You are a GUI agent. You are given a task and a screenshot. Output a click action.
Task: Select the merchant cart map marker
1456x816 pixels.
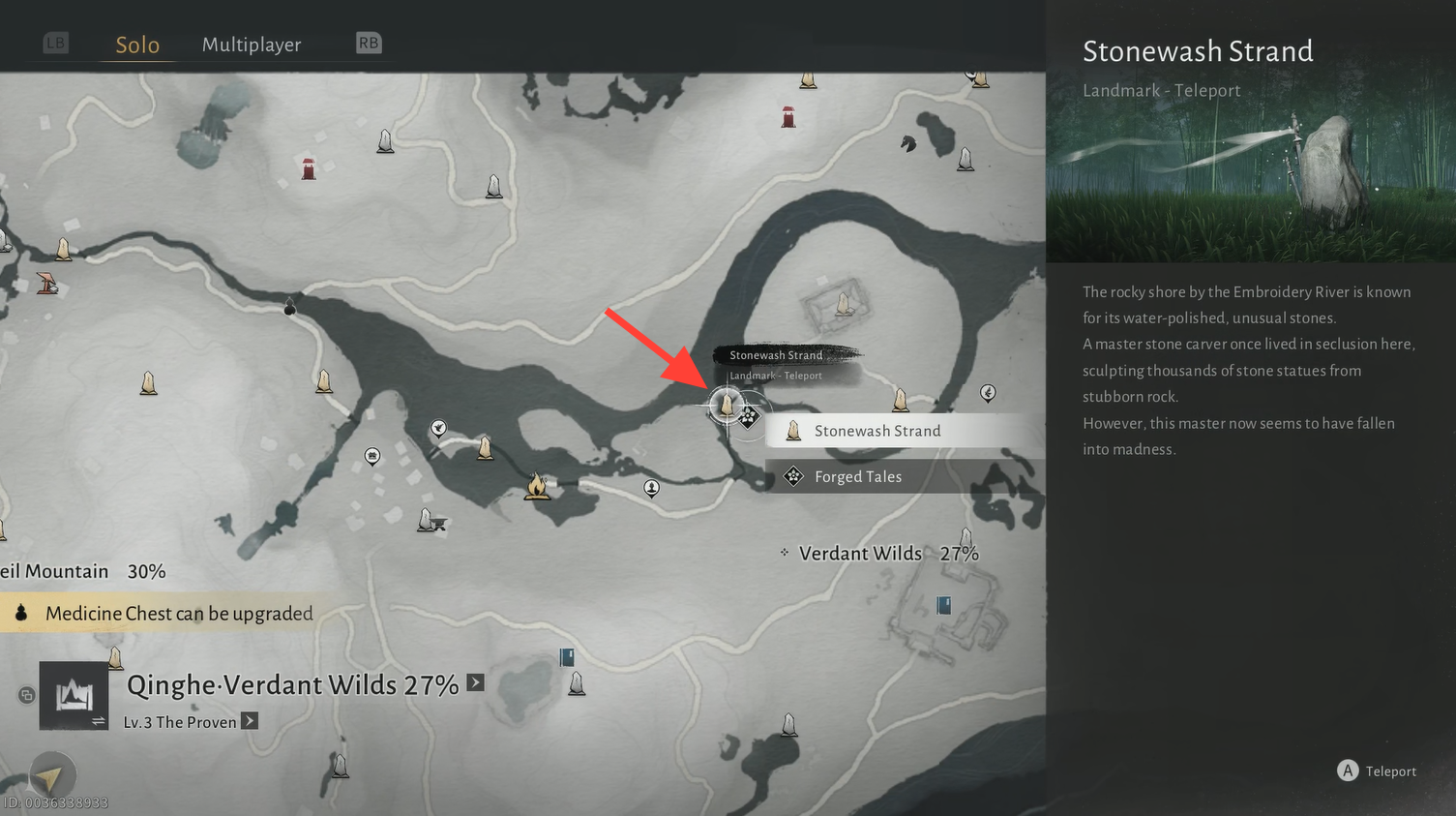click(x=431, y=522)
